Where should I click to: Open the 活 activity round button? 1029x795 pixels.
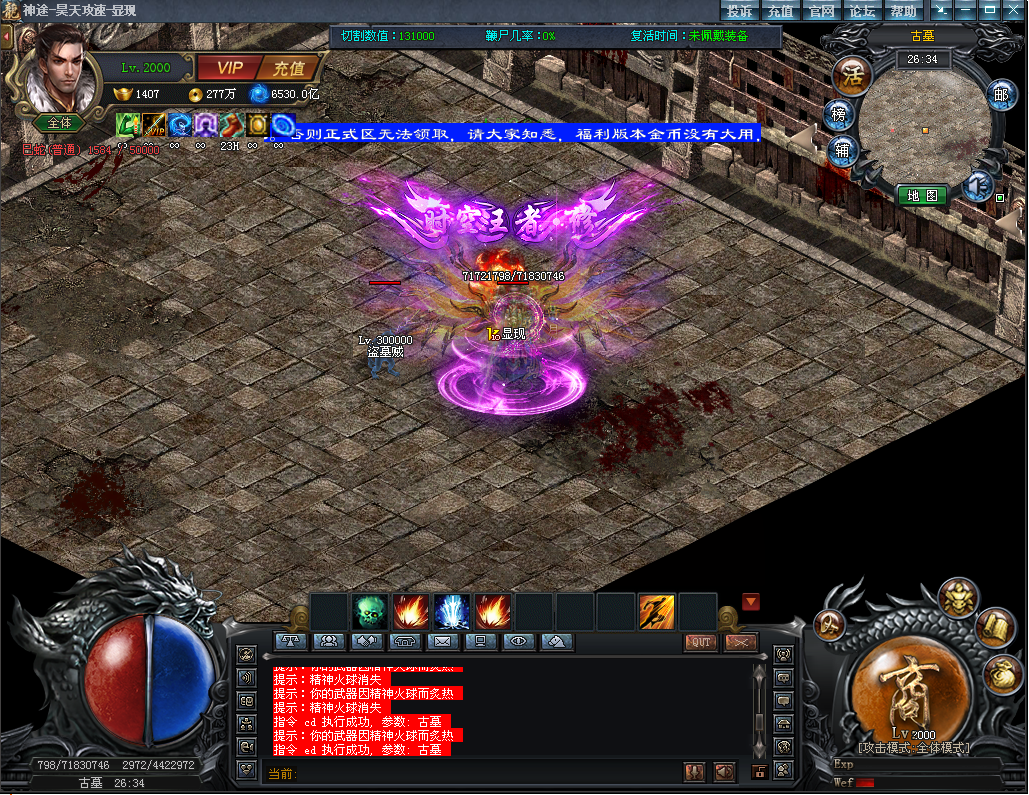point(852,76)
